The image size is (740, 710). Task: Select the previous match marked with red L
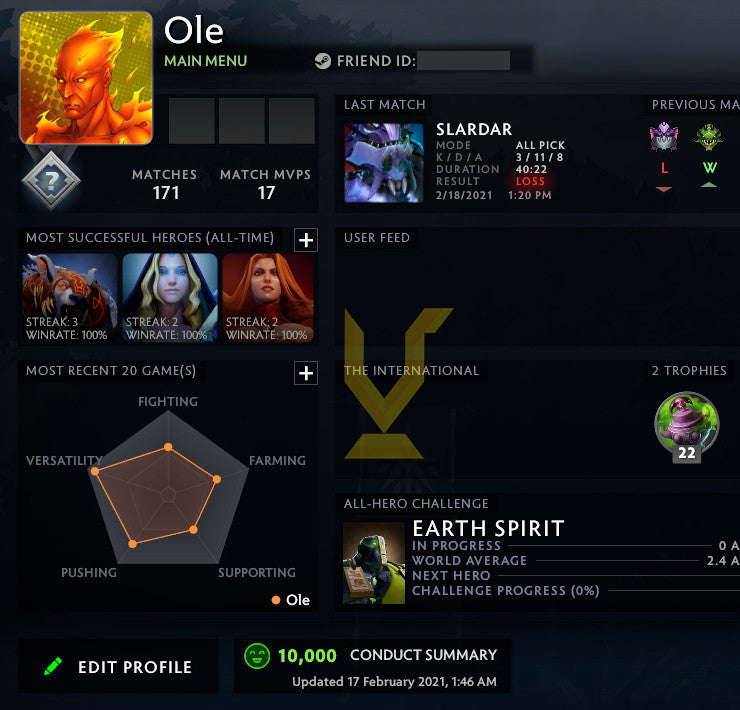coord(664,138)
